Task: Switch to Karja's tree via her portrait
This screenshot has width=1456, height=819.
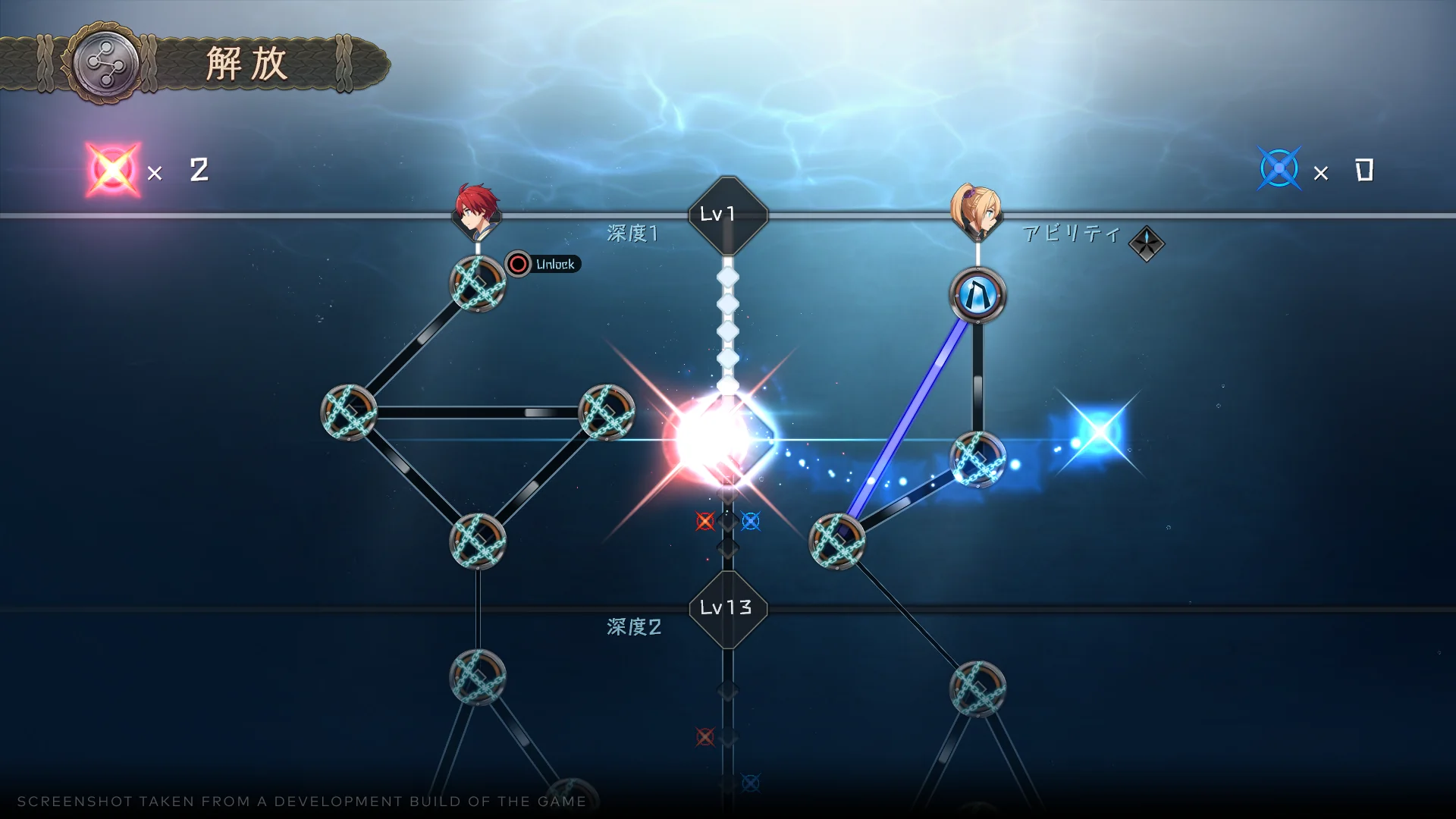Action: pos(977,211)
